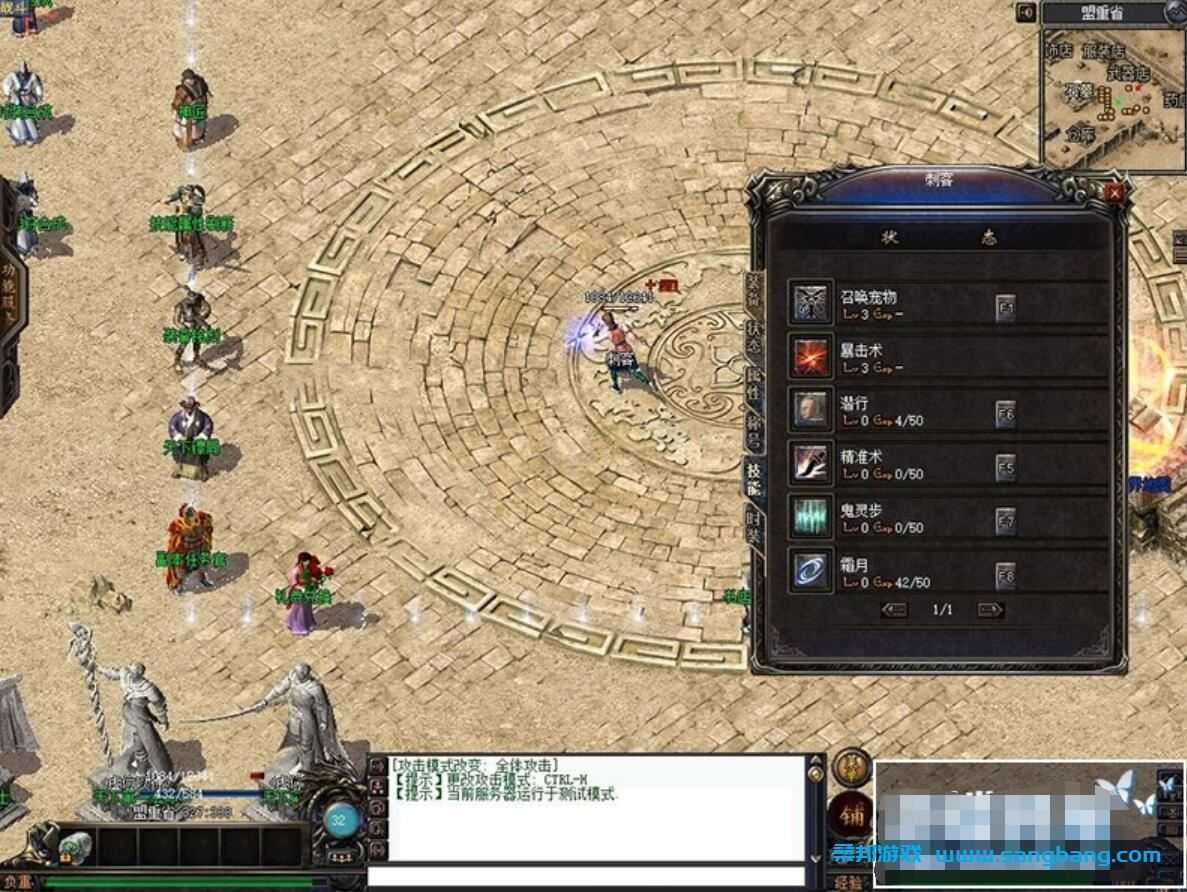
Task: Switch to the 装备 equipment tab
Action: (x=754, y=290)
